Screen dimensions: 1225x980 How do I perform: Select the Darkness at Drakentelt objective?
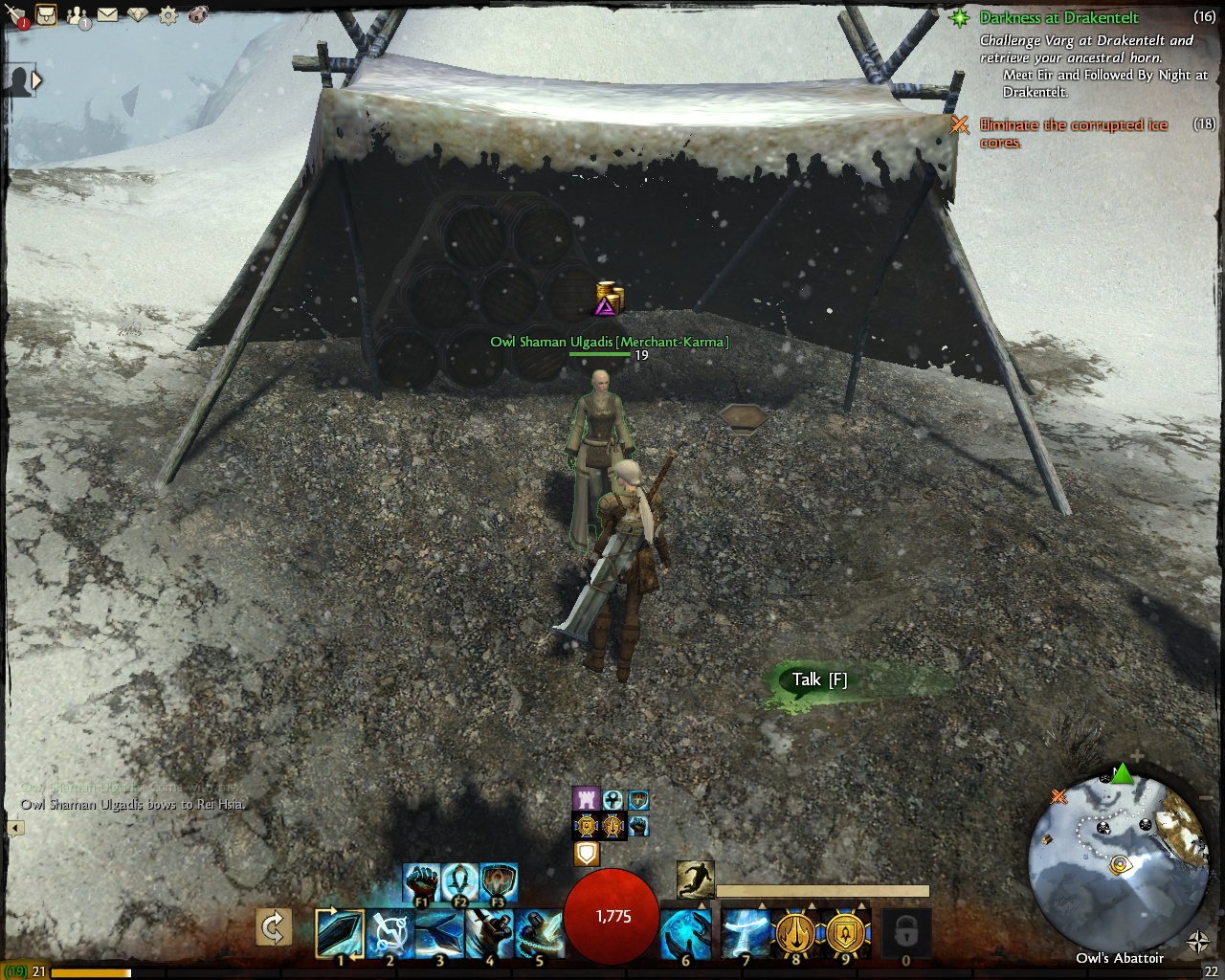coord(1058,17)
